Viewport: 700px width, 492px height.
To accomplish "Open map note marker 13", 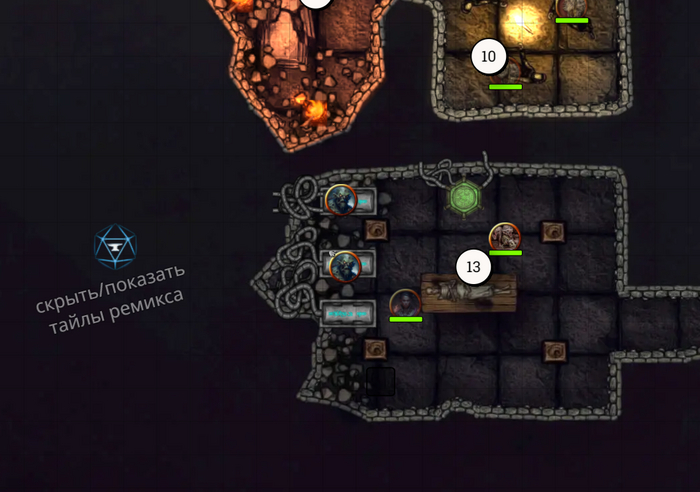I will point(473,267).
